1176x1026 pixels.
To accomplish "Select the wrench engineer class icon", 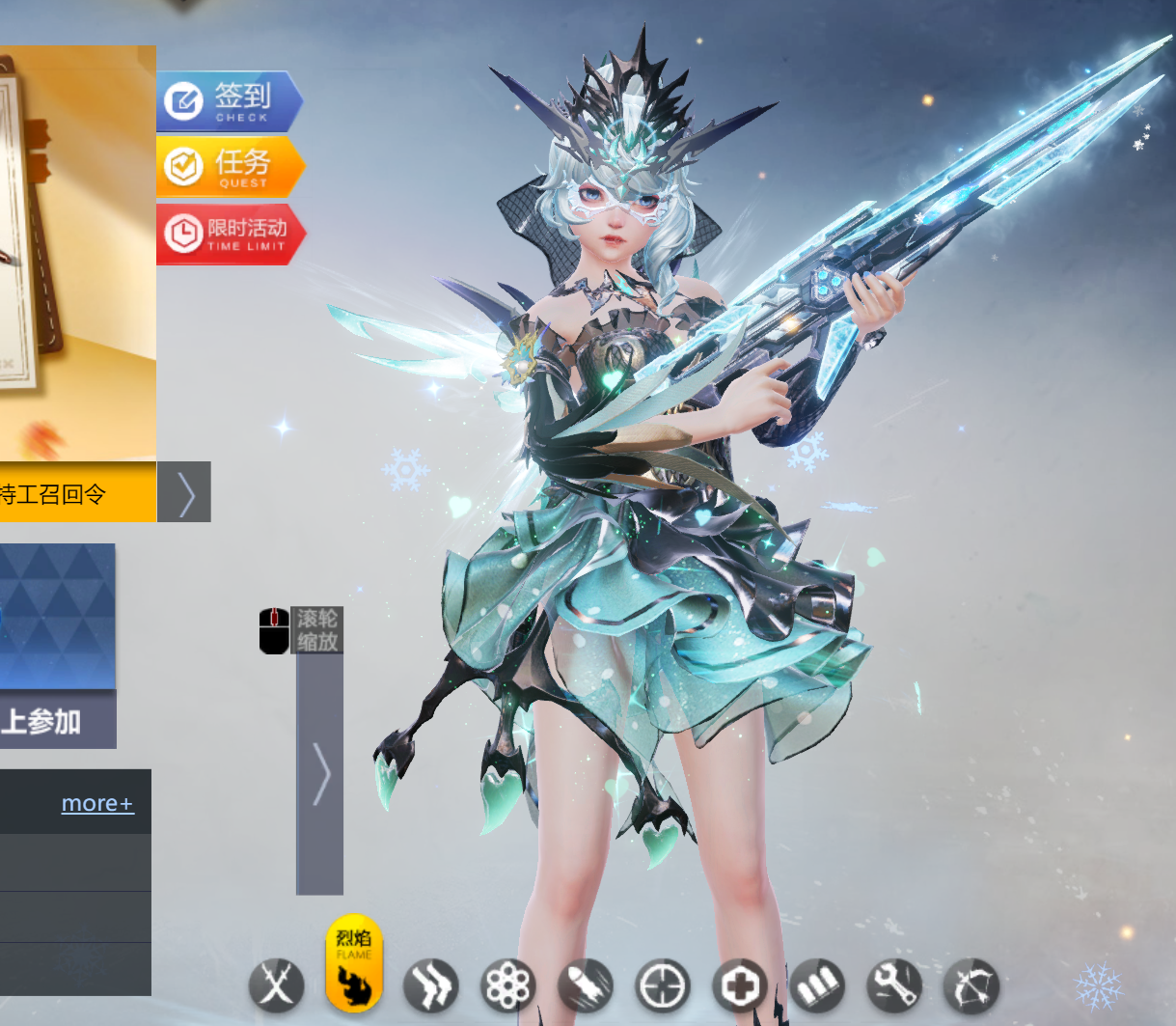I will 893,985.
